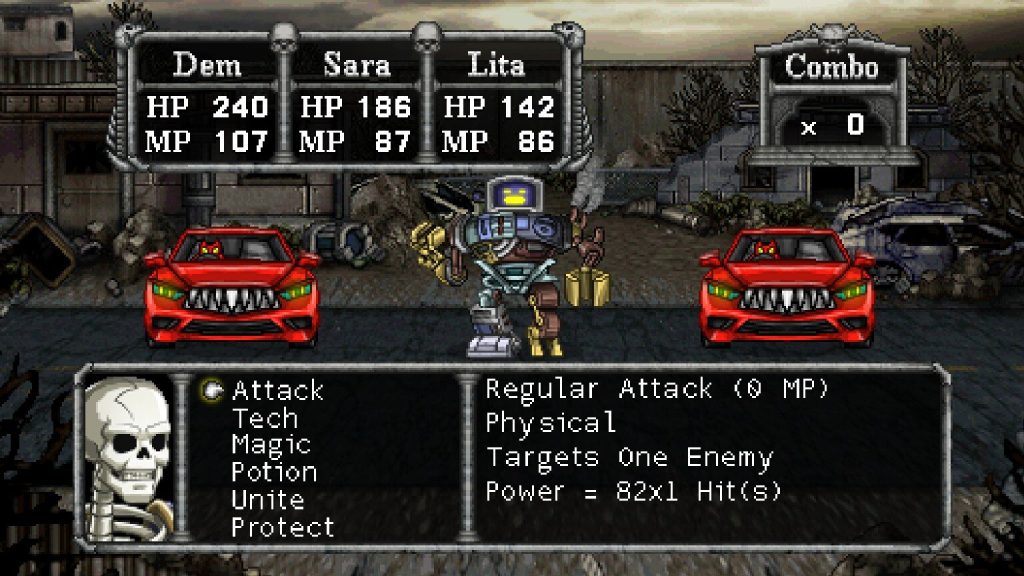1024x576 pixels.
Task: Open the Magic command list
Action: (271, 445)
